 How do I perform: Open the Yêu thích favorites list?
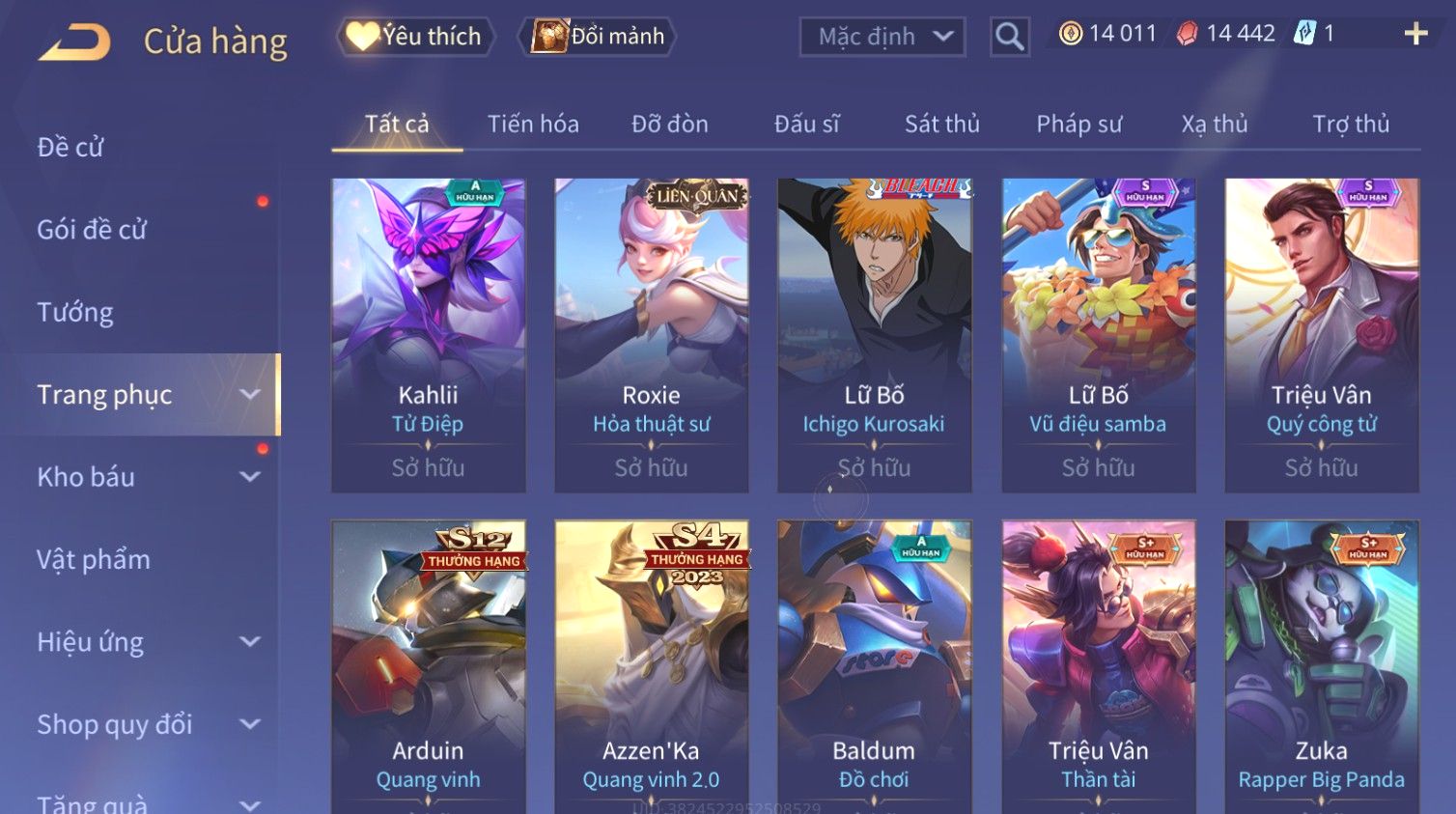coord(416,37)
